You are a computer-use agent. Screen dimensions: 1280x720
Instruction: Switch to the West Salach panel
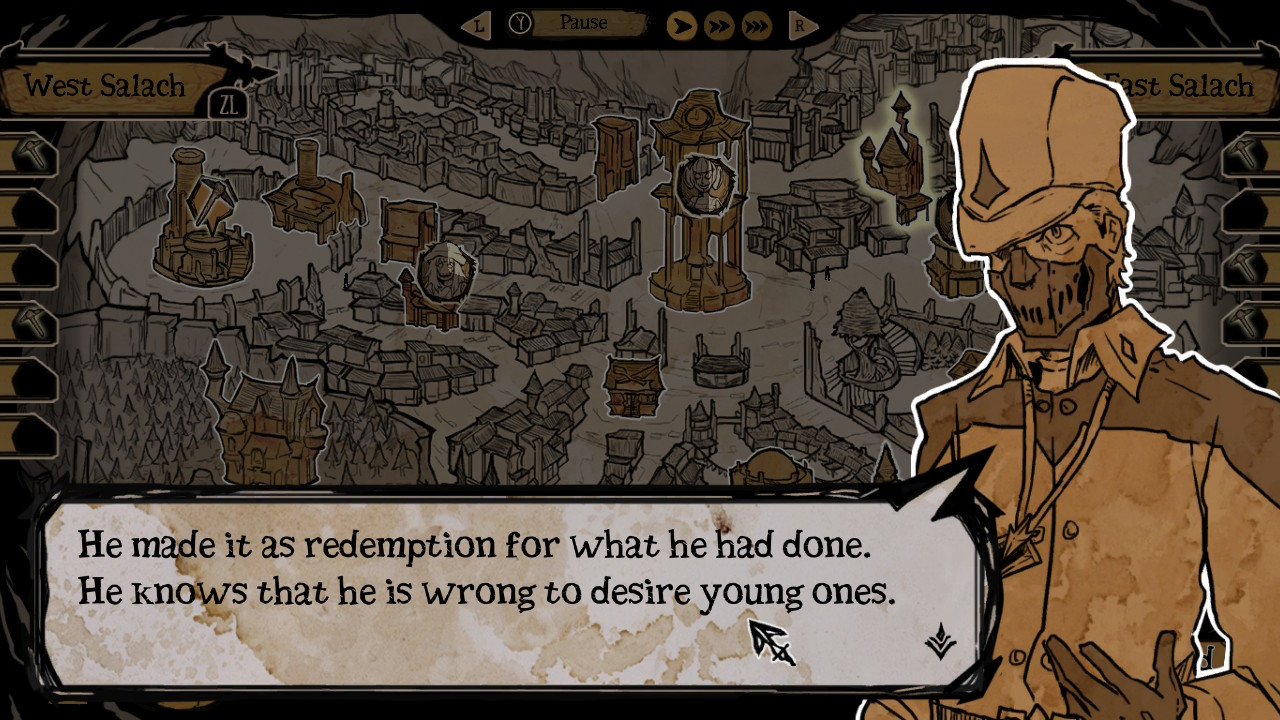point(105,85)
